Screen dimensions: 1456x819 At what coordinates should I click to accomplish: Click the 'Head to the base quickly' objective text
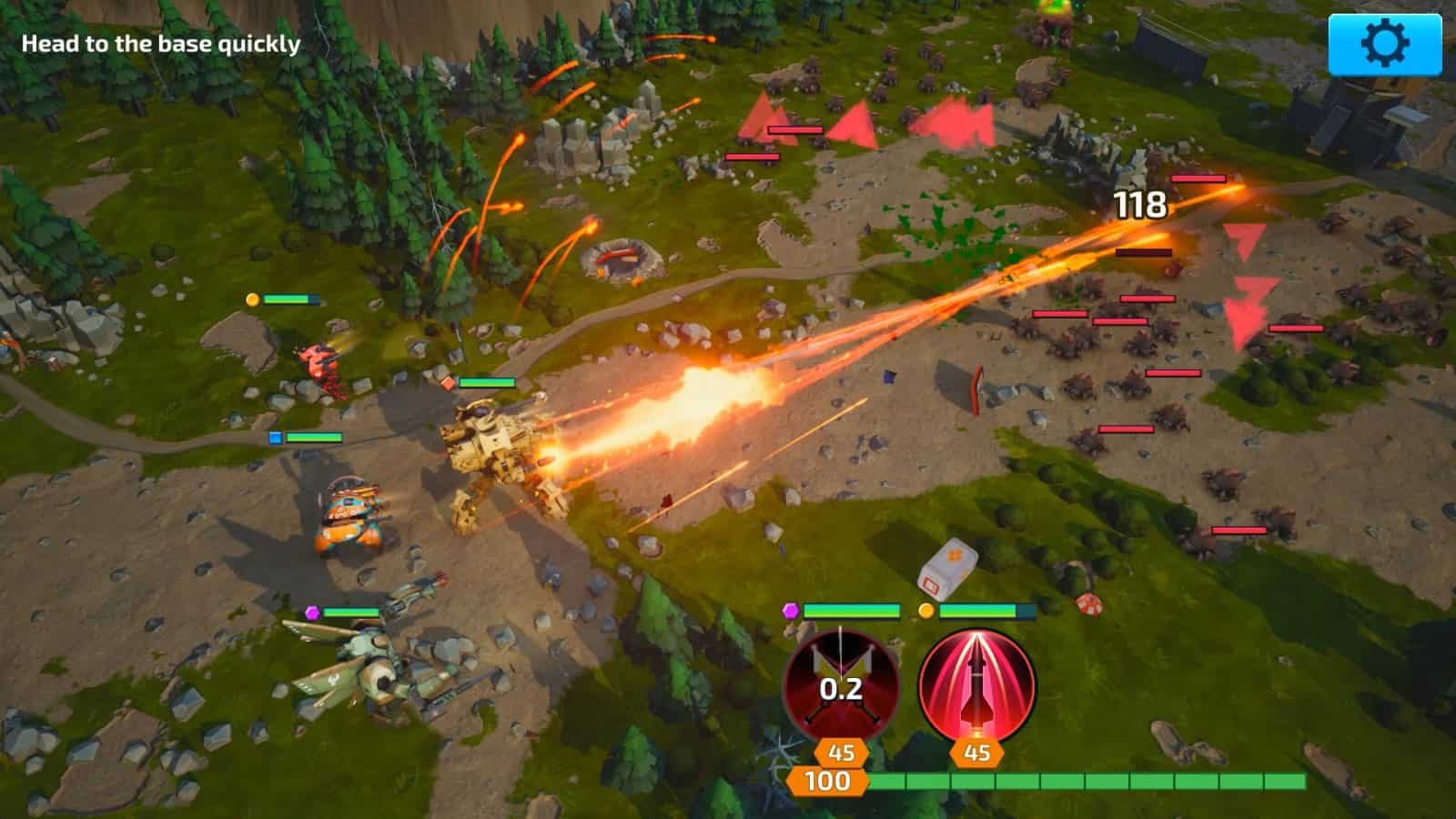162,42
